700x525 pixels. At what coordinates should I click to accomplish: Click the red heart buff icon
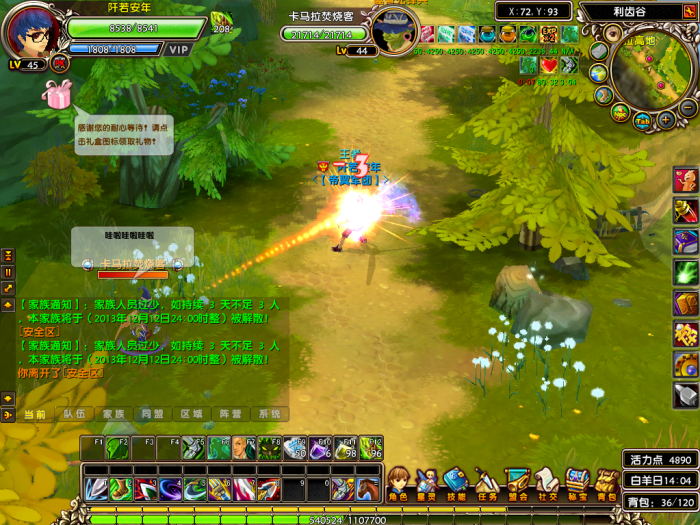click(x=549, y=65)
